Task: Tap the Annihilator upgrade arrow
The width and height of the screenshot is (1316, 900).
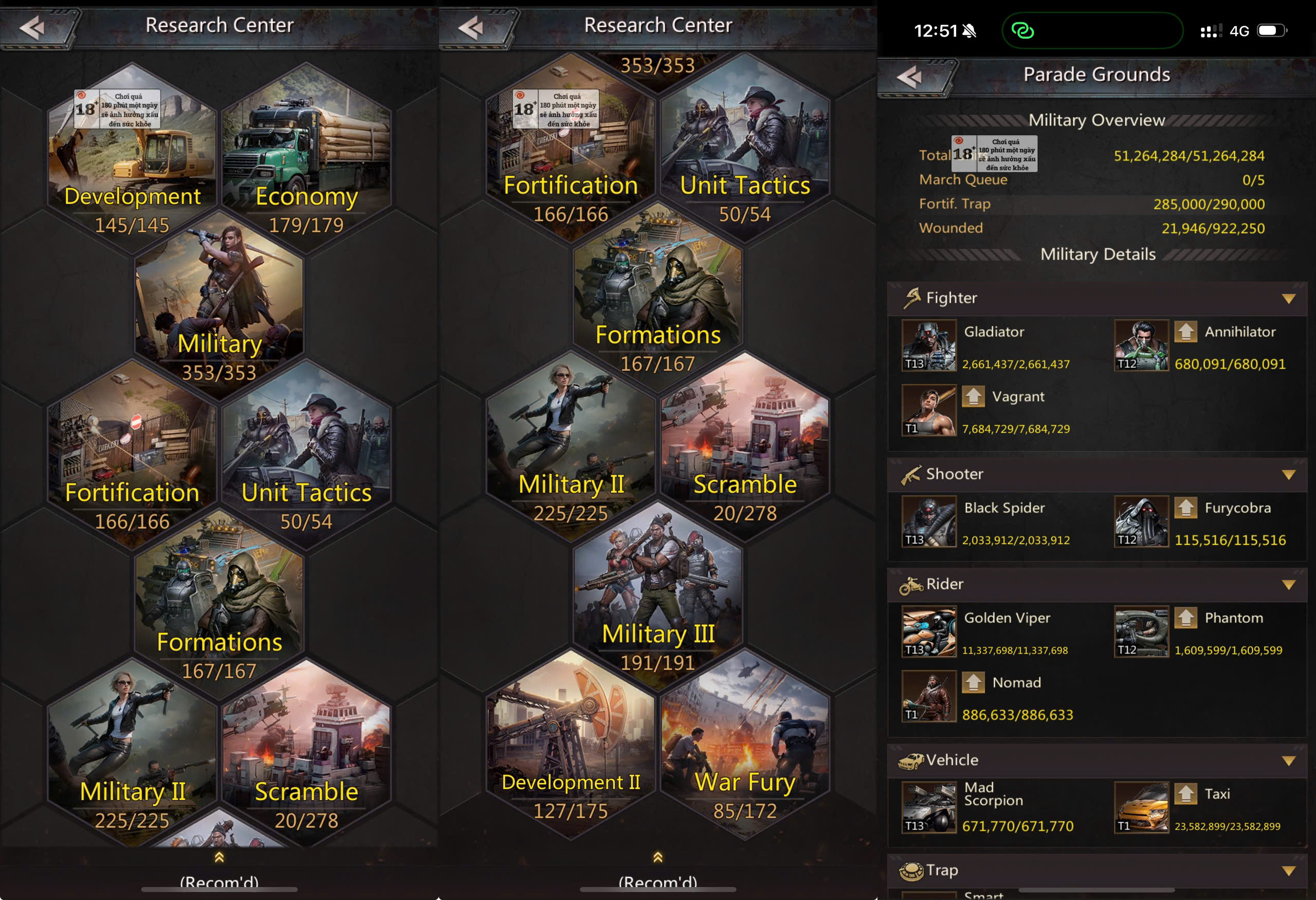Action: (x=1185, y=332)
